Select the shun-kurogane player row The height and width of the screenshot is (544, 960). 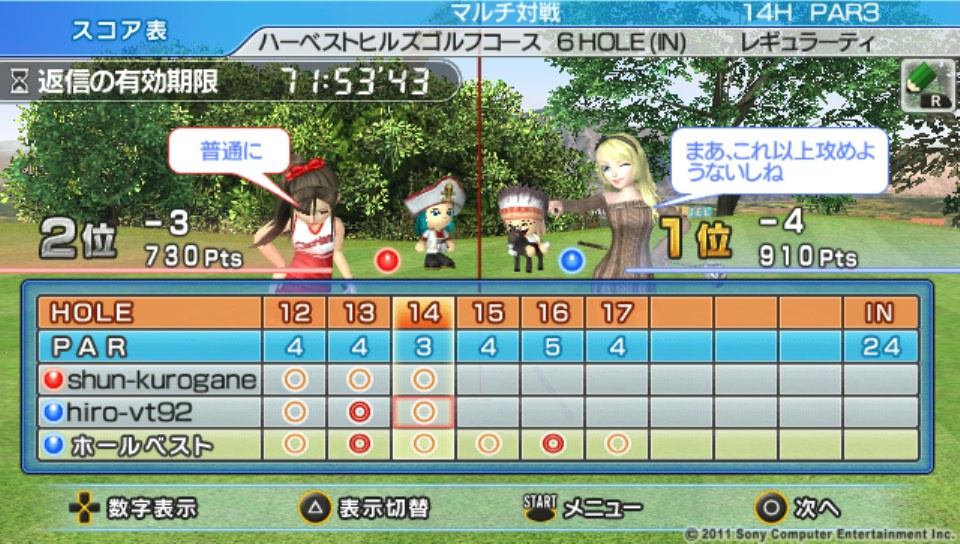(x=150, y=380)
